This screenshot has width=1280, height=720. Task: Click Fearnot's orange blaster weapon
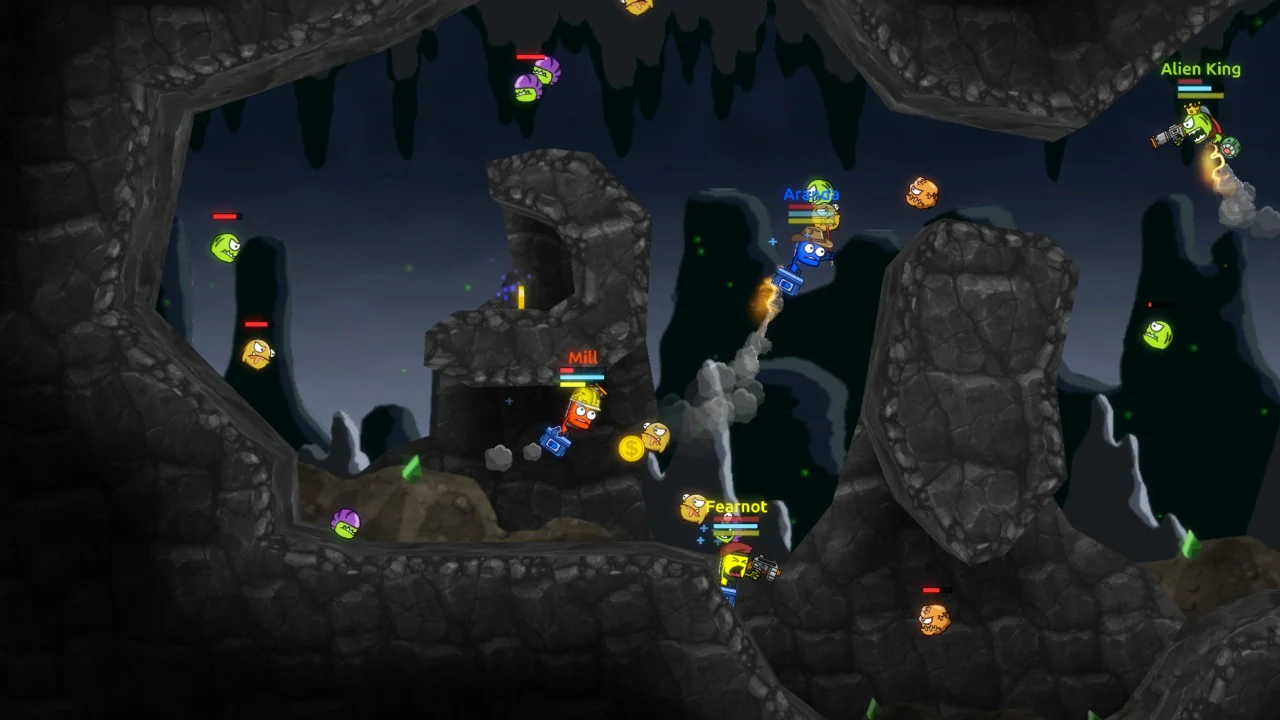[764, 569]
